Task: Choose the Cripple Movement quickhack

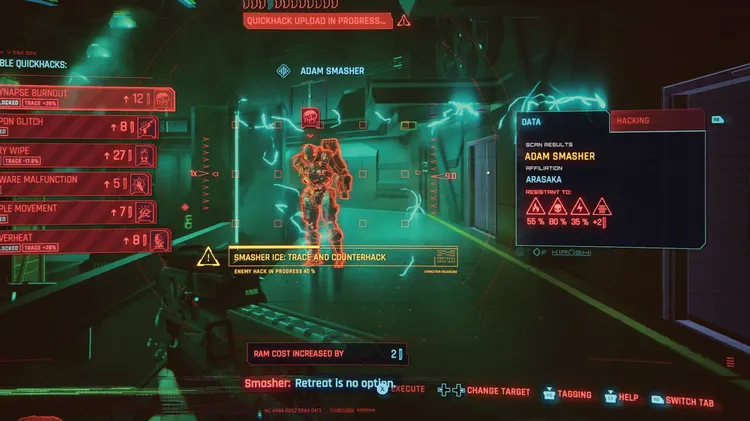Action: [80, 211]
